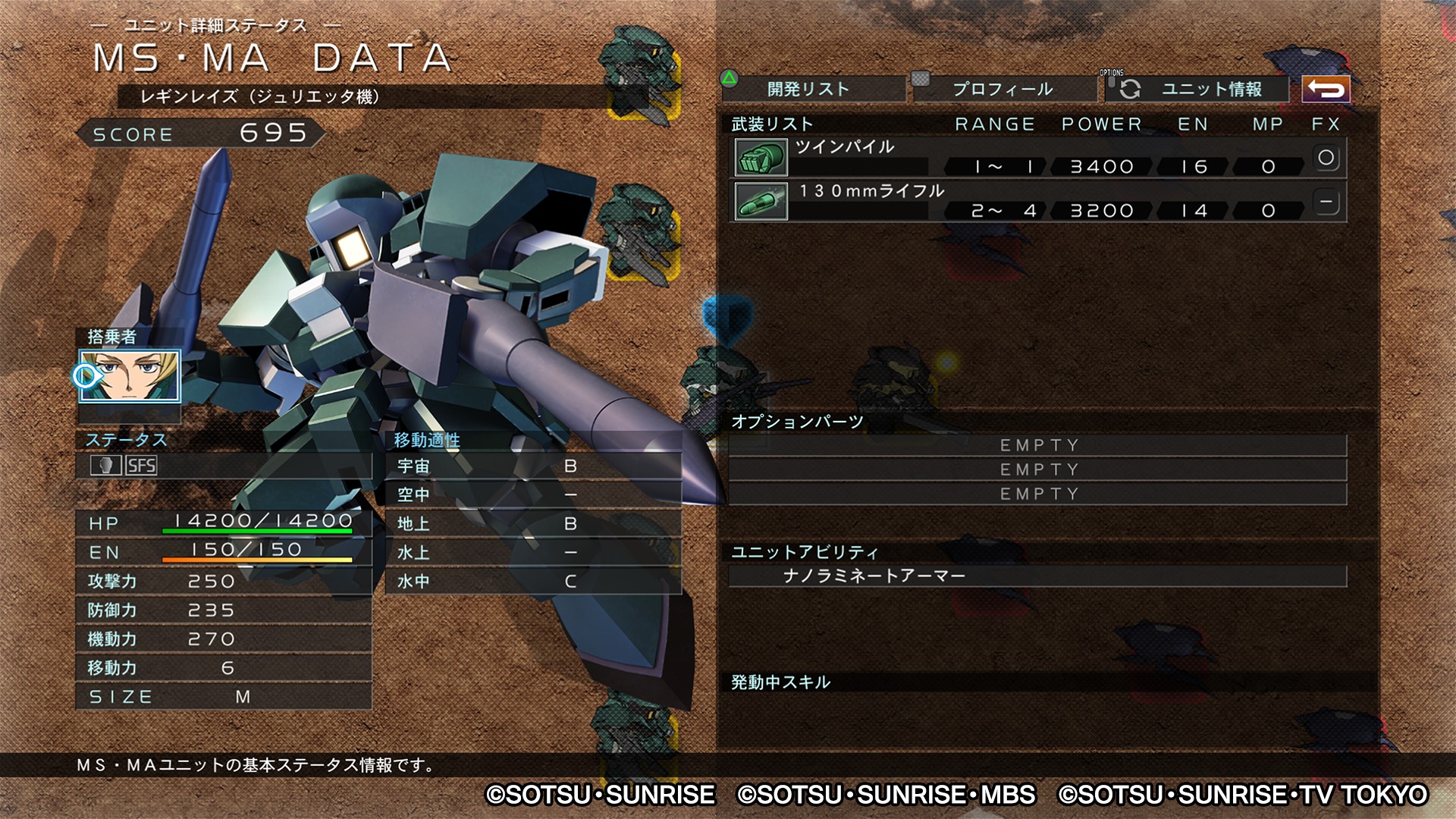Image resolution: width=1456 pixels, height=819 pixels.
Task: Select the ツインパイル fist weapon icon
Action: click(x=761, y=158)
